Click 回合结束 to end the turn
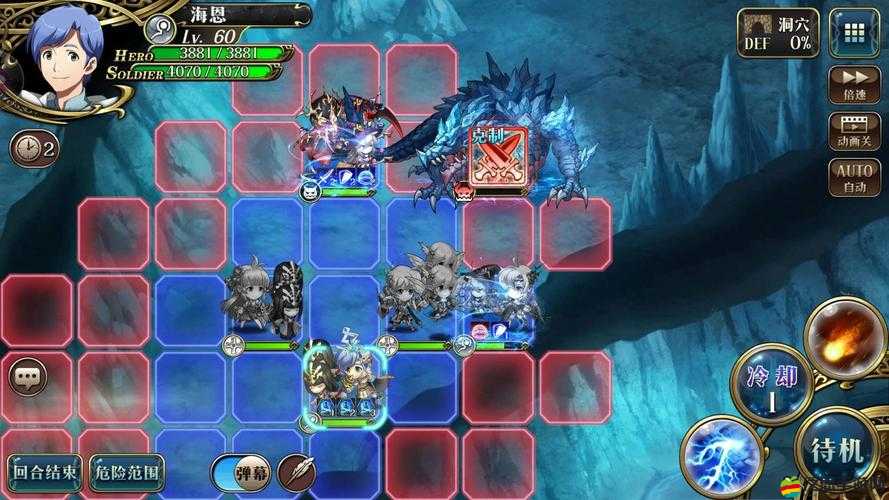Viewport: 889px width, 500px height. [x=43, y=471]
